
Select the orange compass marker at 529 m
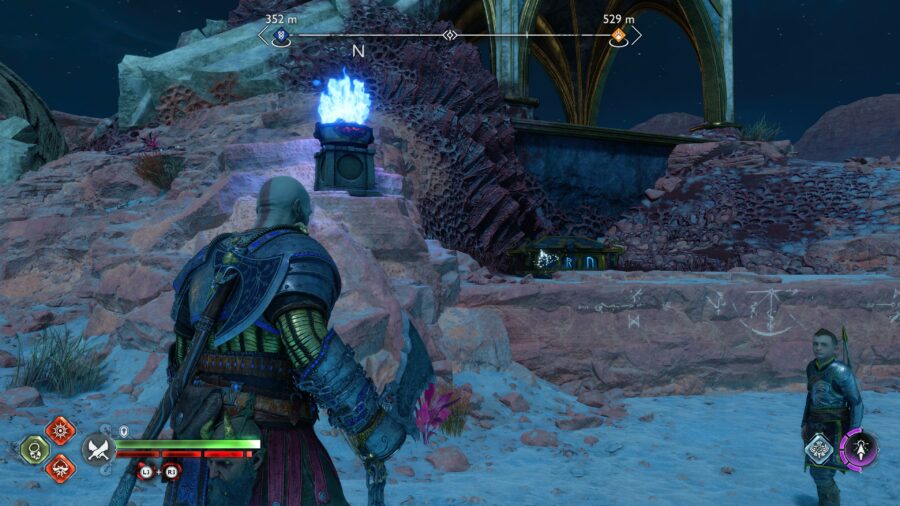[620, 36]
